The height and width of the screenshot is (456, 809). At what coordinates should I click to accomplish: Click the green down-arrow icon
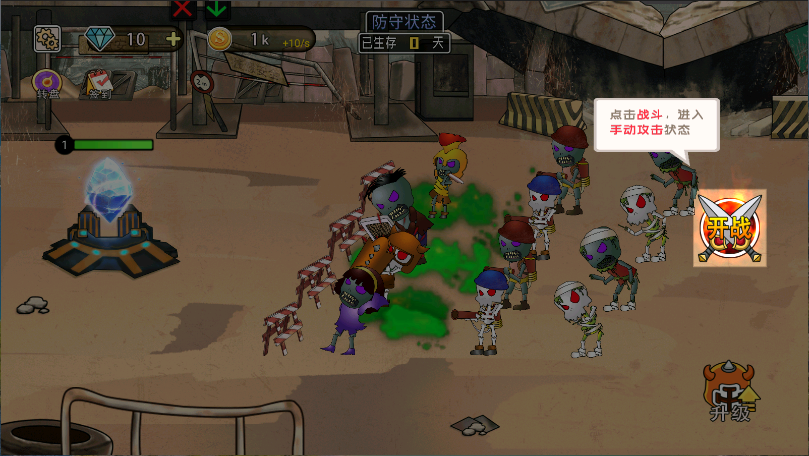tap(217, 9)
